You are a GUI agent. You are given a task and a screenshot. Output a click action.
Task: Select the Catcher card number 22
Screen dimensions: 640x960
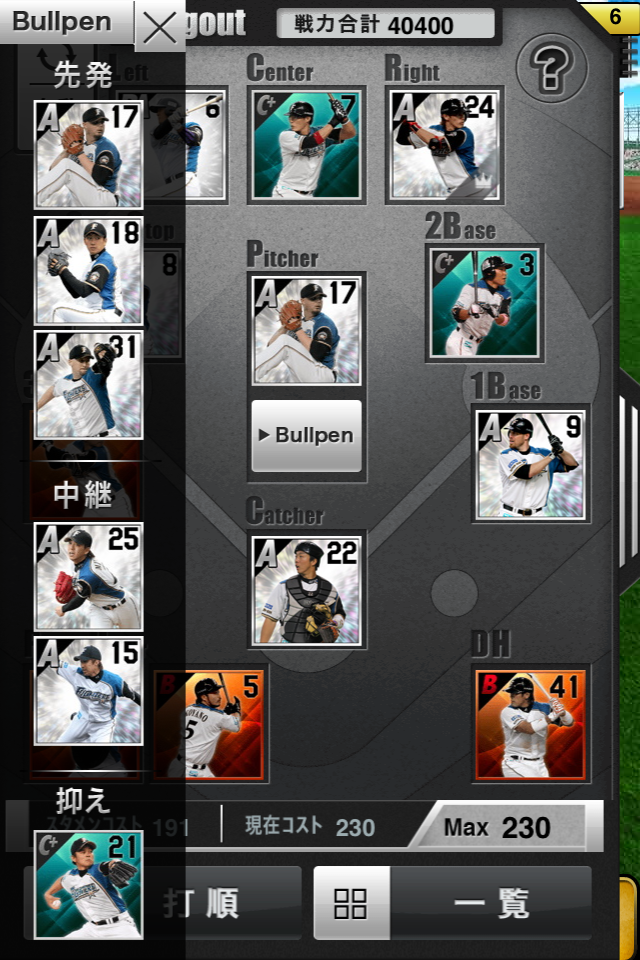click(306, 590)
